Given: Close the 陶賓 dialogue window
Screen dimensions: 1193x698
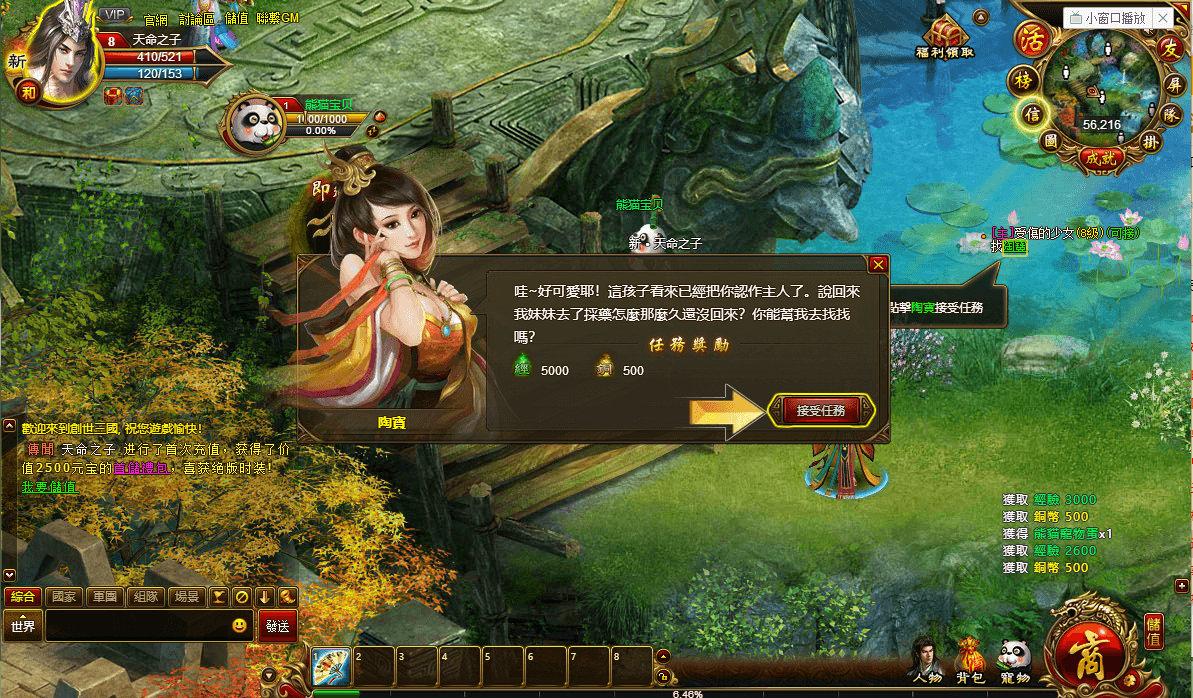Looking at the screenshot, I should click(x=878, y=265).
